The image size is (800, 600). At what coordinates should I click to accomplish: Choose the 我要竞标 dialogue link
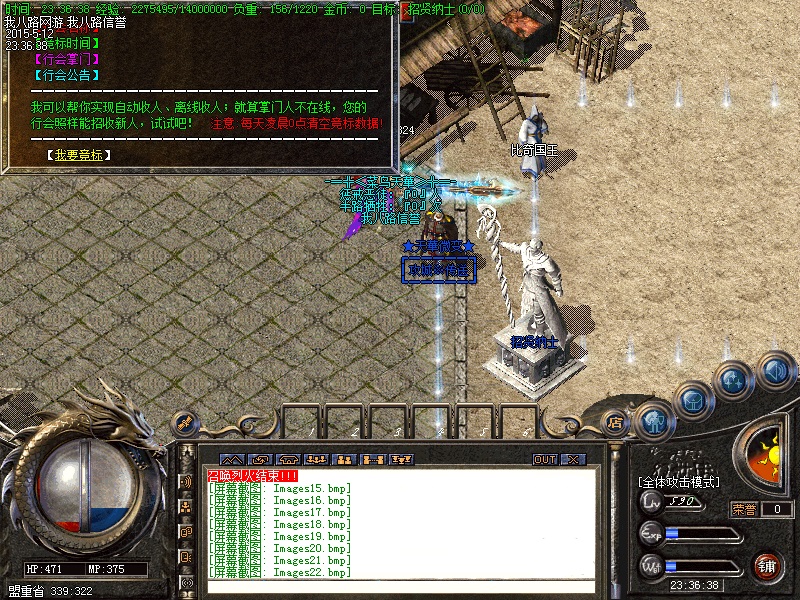point(79,155)
